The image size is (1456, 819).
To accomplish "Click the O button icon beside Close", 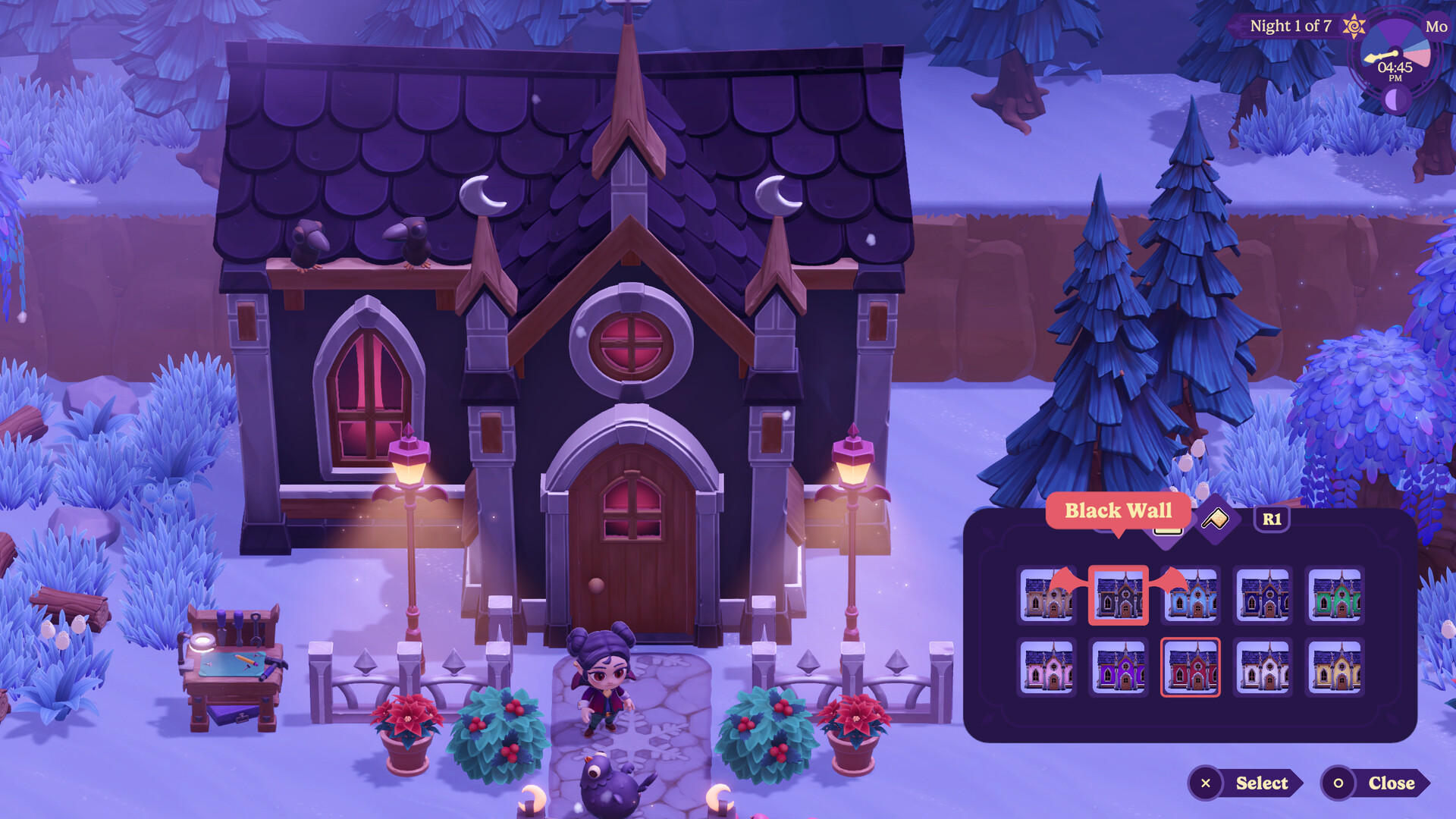I will (1339, 783).
